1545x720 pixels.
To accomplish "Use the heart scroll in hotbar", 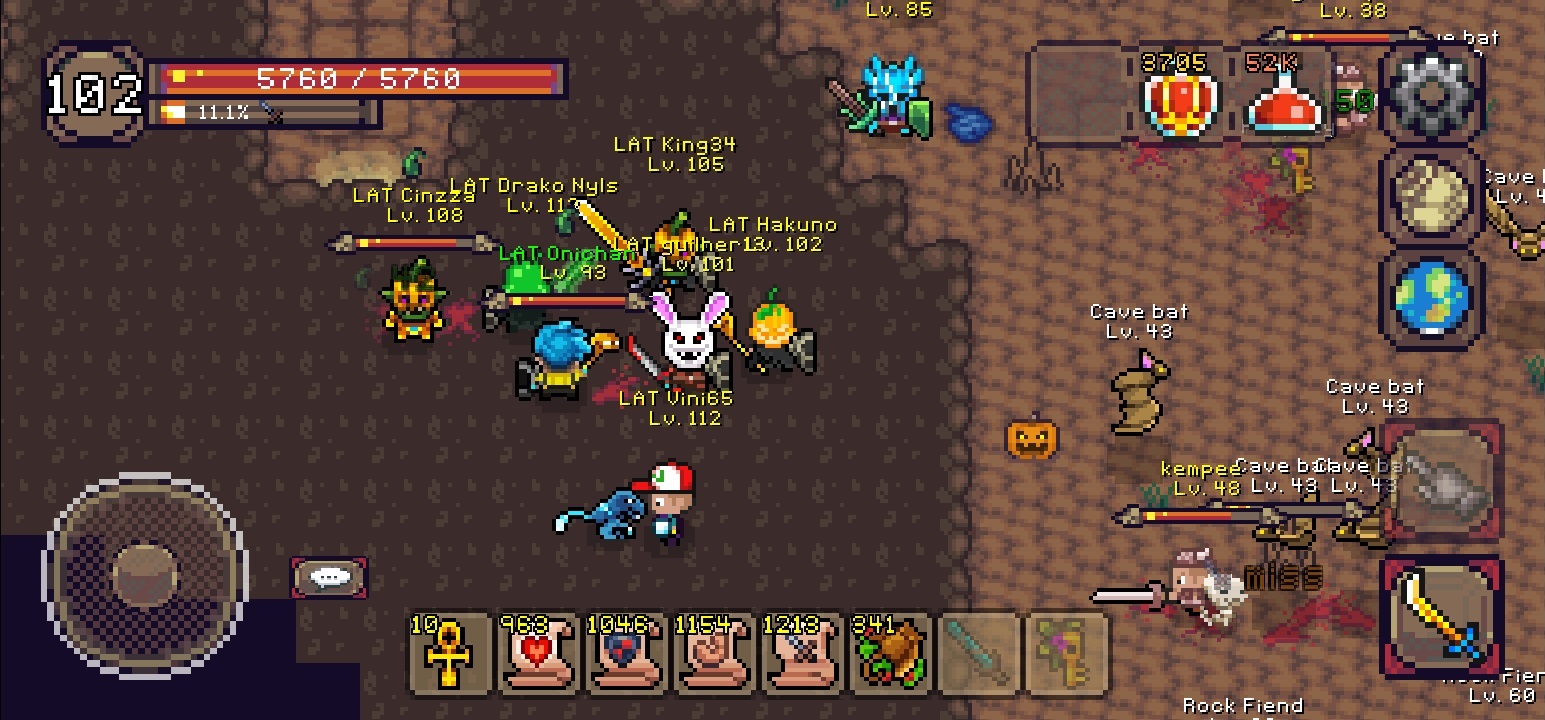I will pyautogui.click(x=537, y=653).
